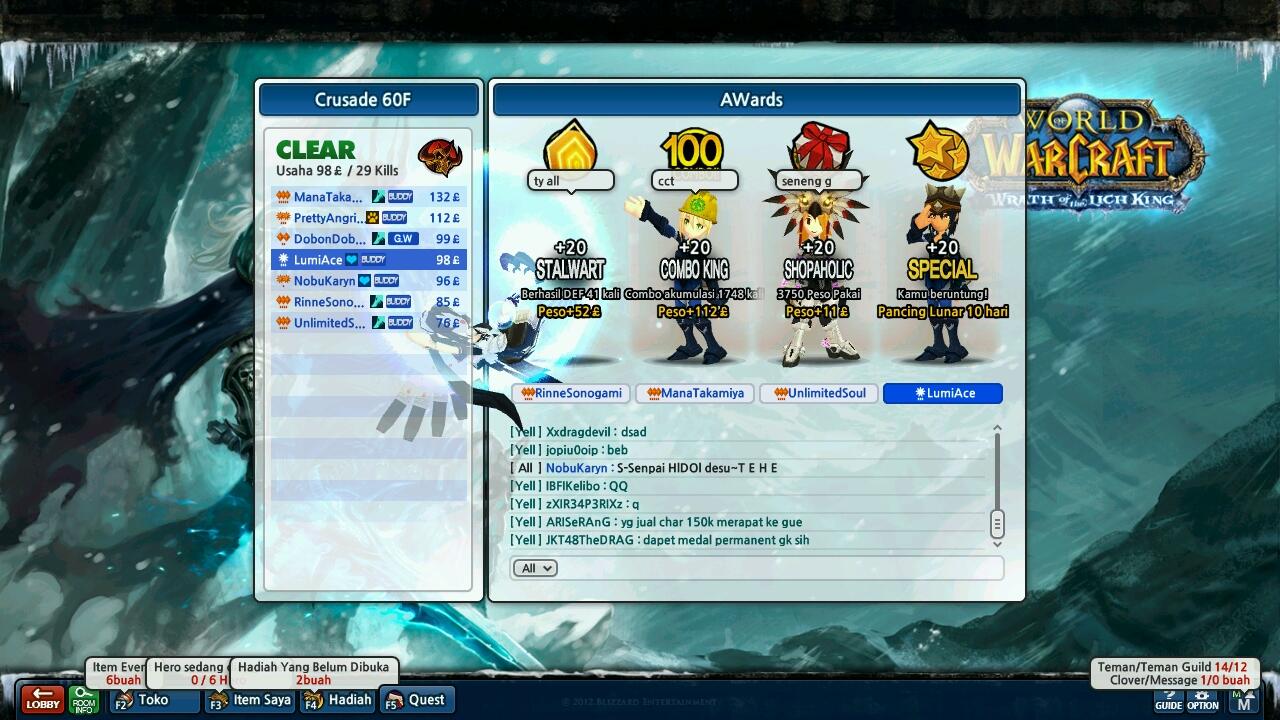Select ManaTakamiya's name tab under COMBO KING
This screenshot has width=1280, height=720.
point(694,393)
